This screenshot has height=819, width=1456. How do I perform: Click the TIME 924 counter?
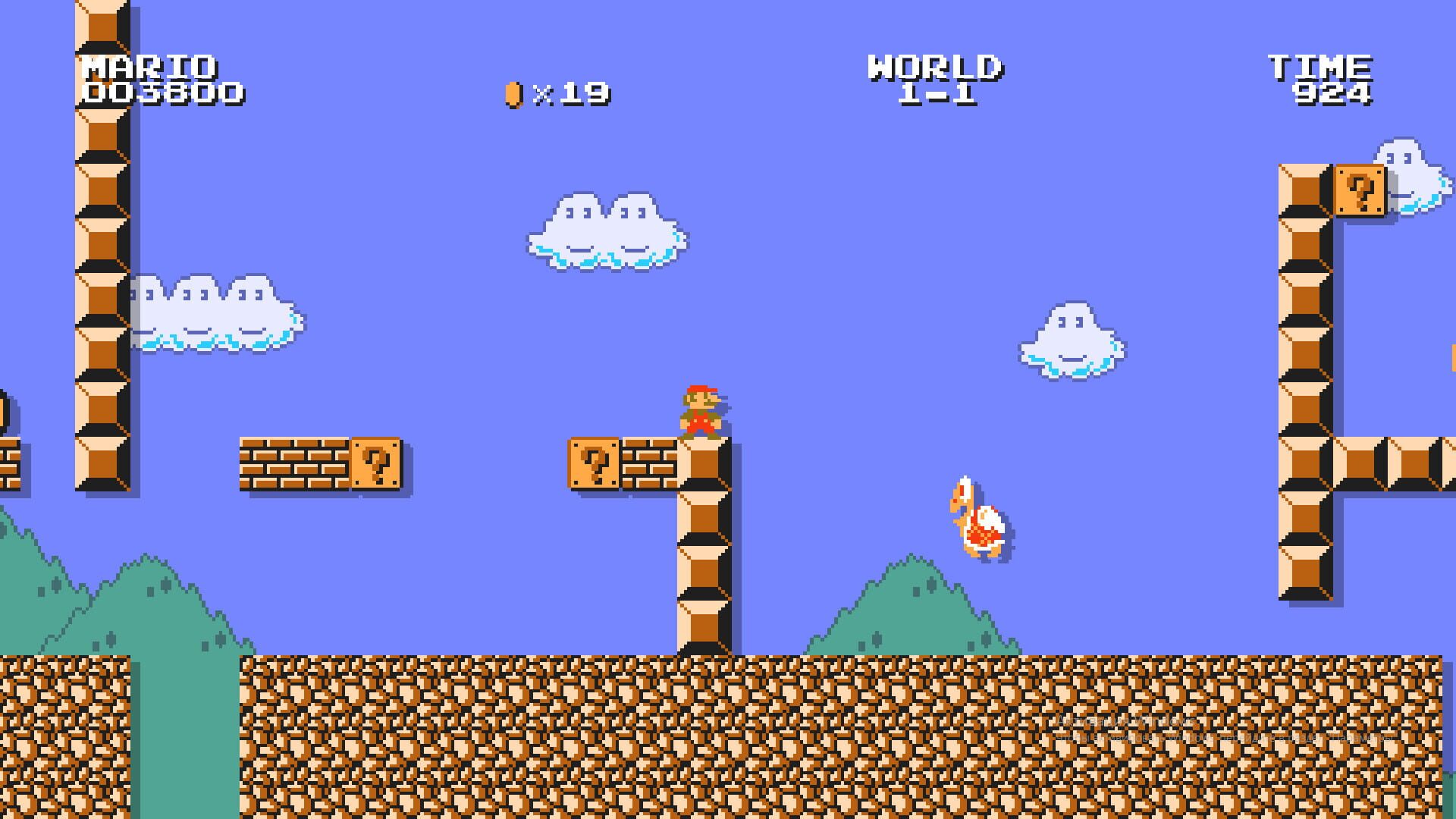(x=1323, y=80)
